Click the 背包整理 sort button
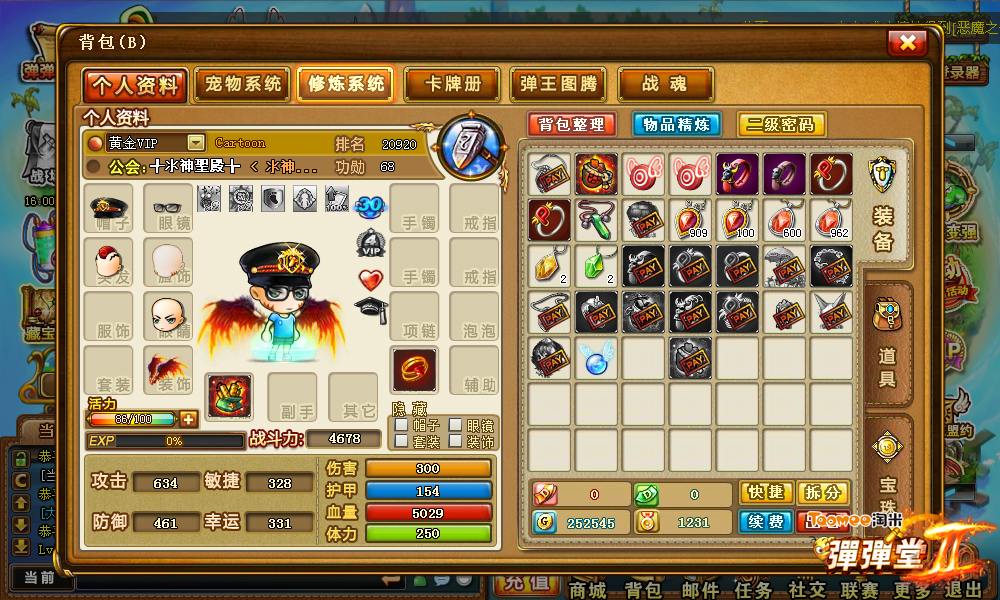The height and width of the screenshot is (600, 1000). [572, 124]
